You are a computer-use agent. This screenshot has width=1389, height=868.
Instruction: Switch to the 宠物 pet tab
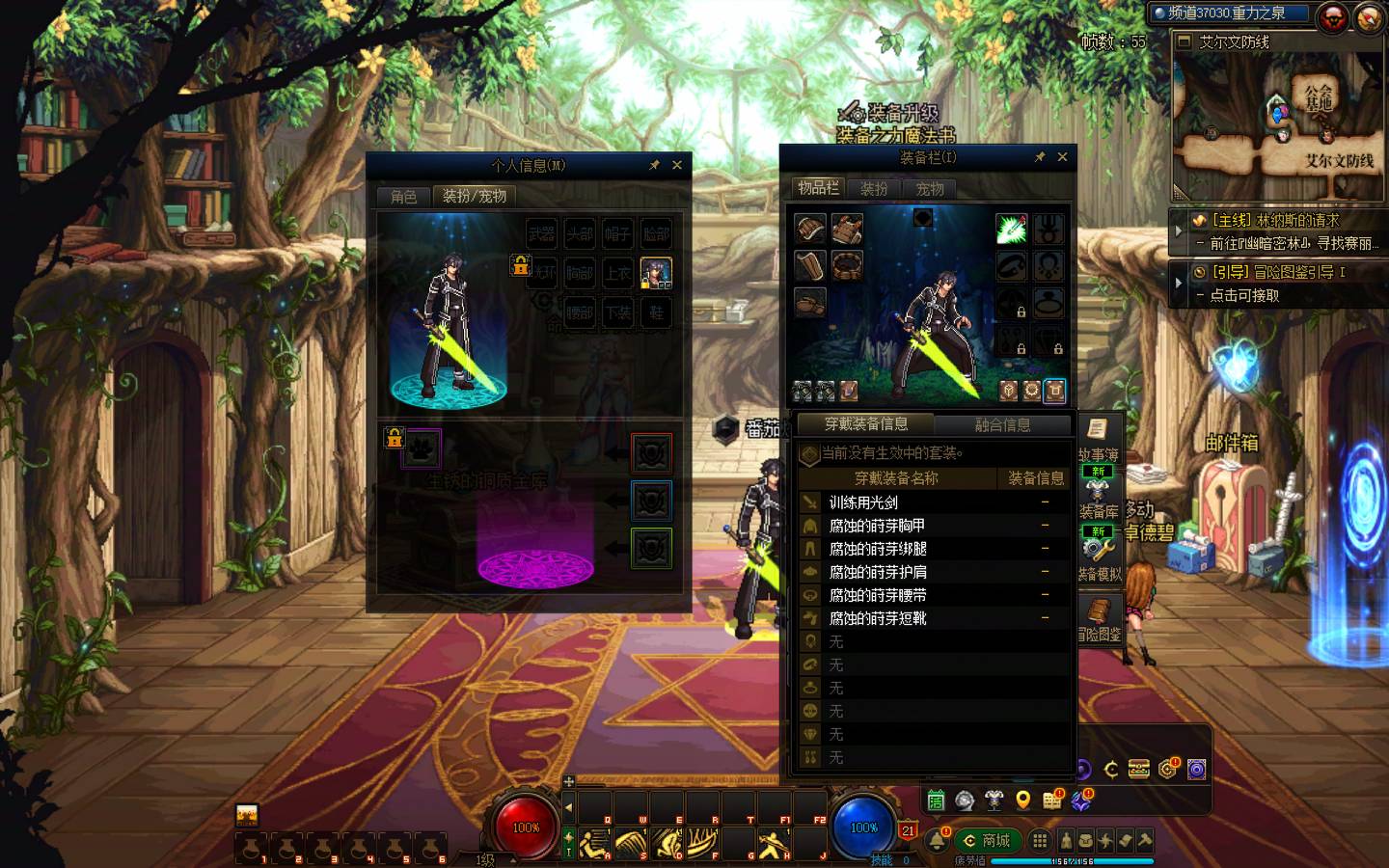930,189
